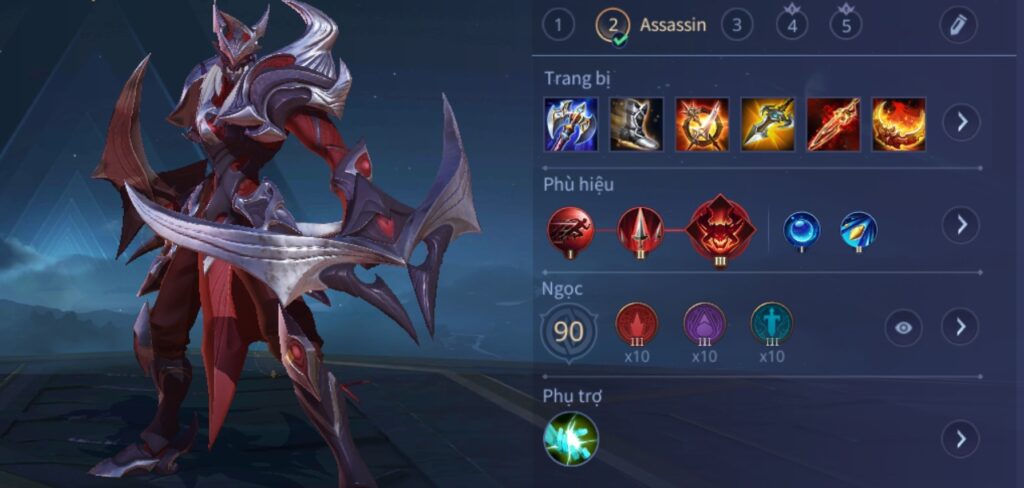
Task: Toggle the eye icon in Ngọc row
Action: coord(903,327)
